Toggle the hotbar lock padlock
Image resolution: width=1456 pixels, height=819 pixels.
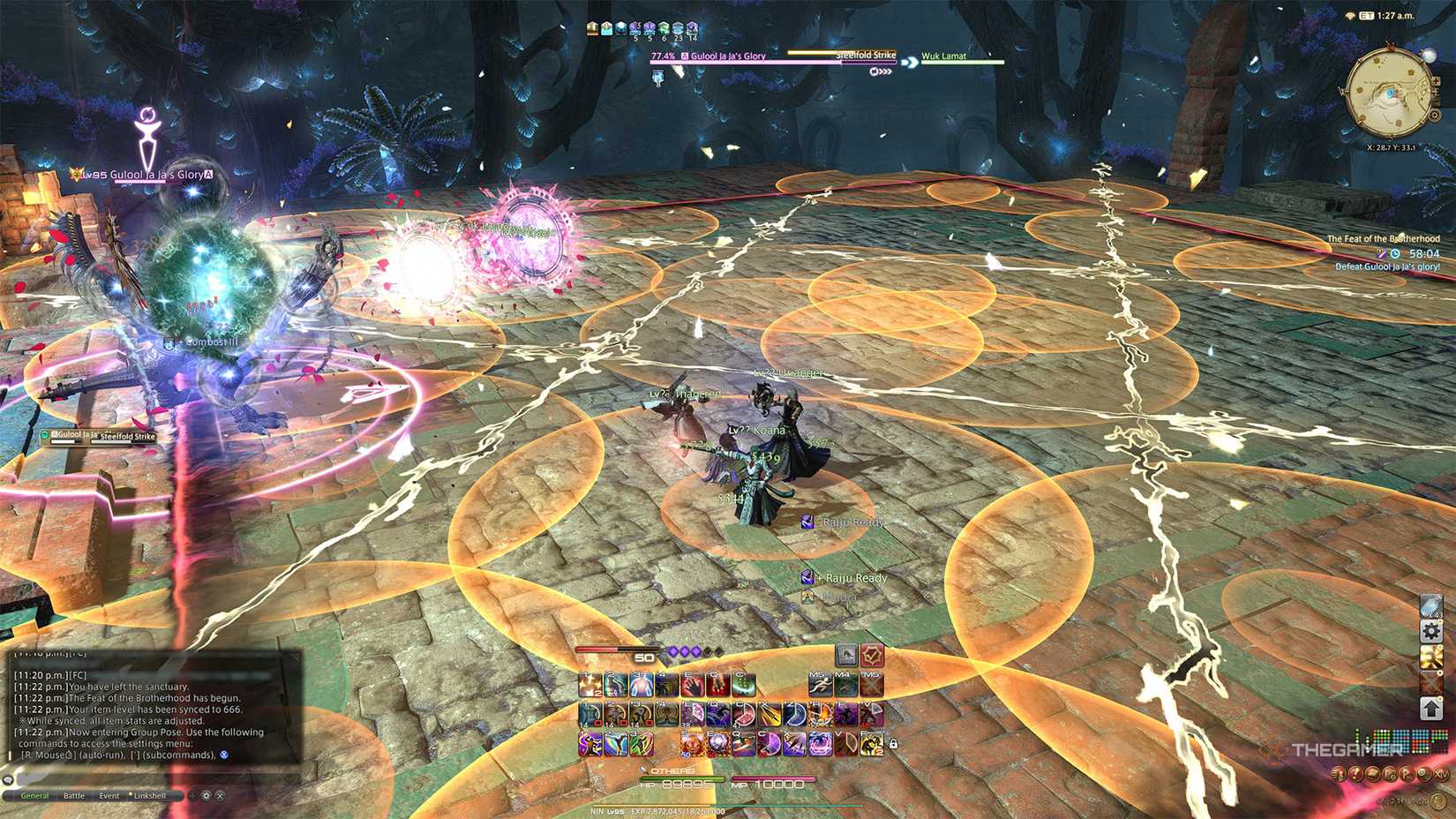[x=893, y=744]
